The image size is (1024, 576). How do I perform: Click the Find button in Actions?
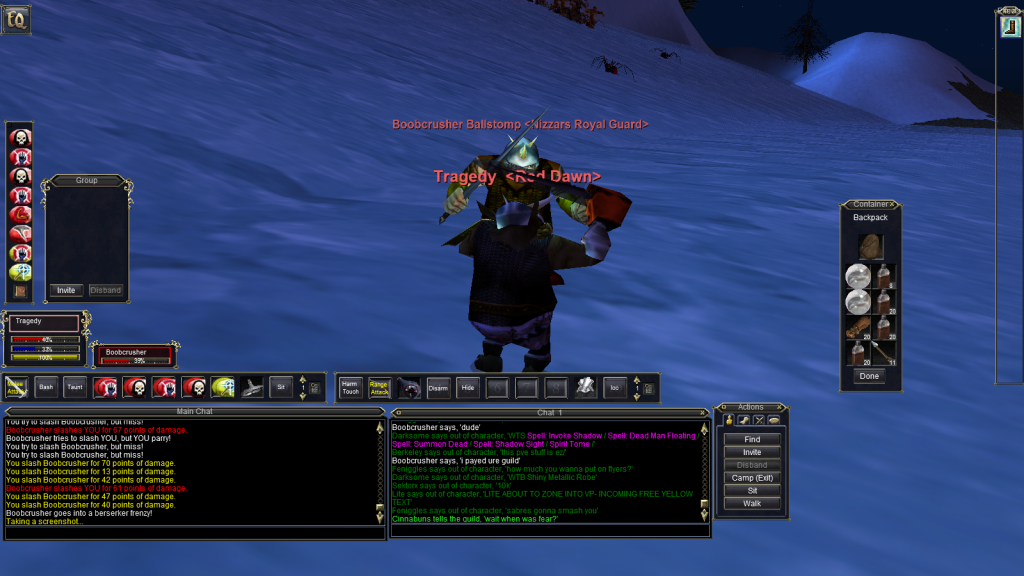click(752, 439)
